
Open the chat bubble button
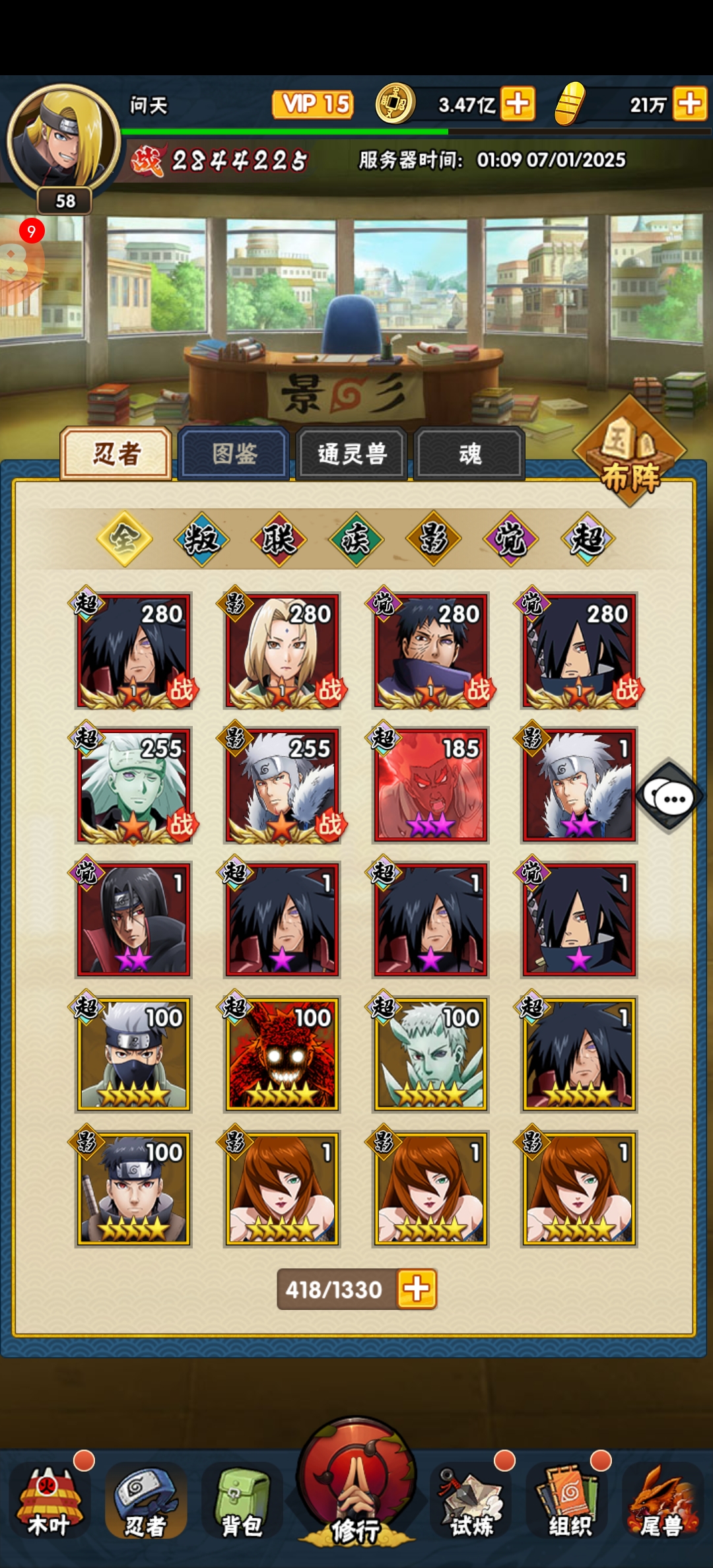click(669, 797)
